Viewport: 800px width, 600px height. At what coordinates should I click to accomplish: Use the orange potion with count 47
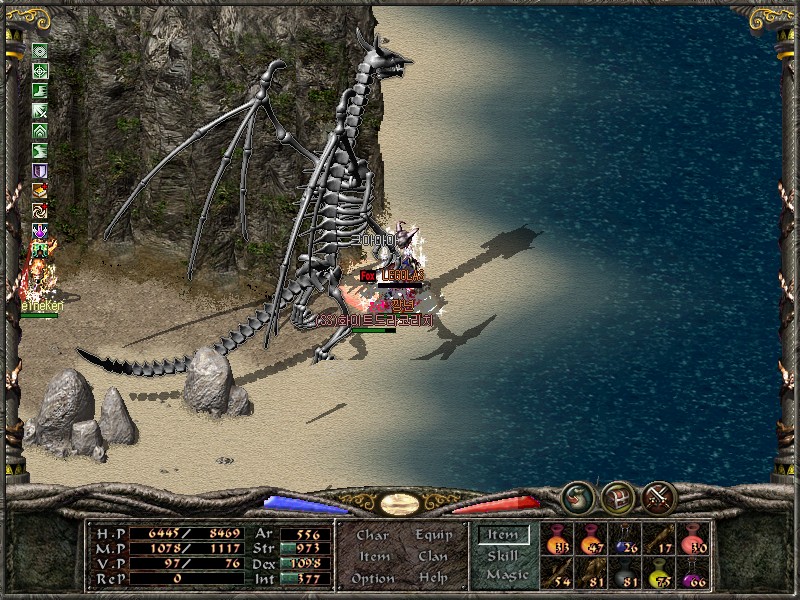[592, 539]
